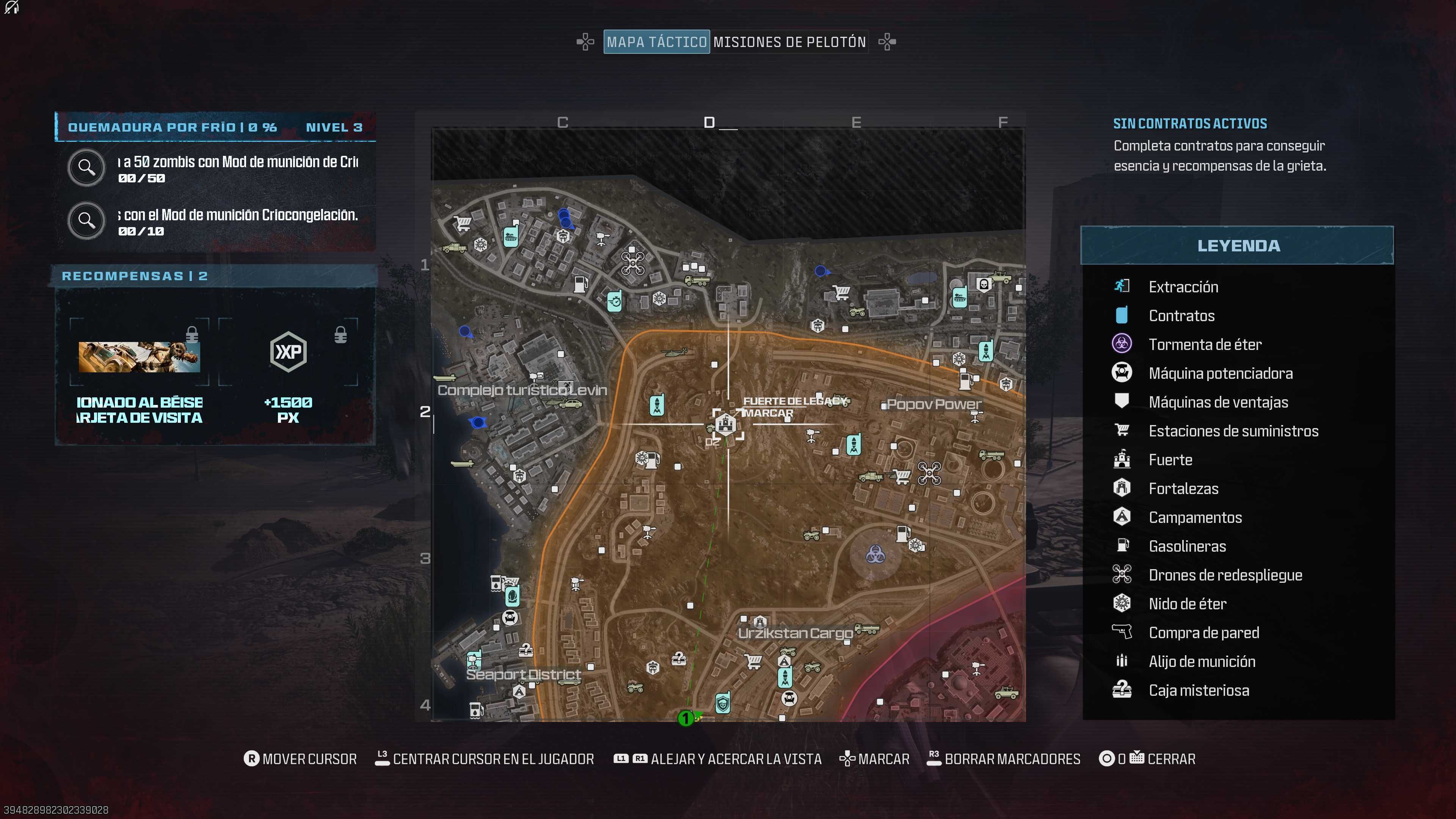Select the Urzikstan Cargo map label
1456x819 pixels.
click(795, 633)
